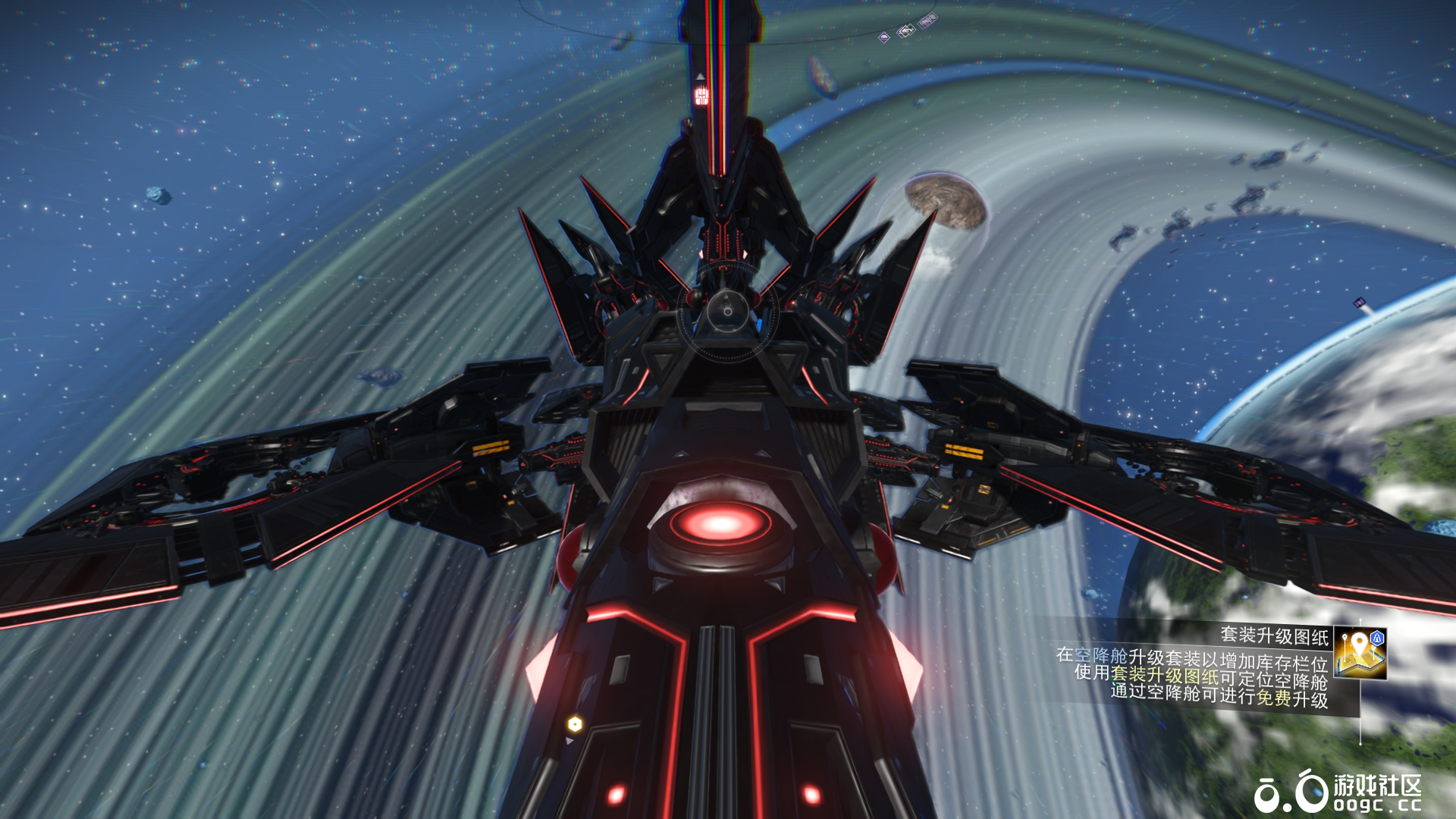Click the suit upgrade chart notification icon

pyautogui.click(x=1360, y=653)
